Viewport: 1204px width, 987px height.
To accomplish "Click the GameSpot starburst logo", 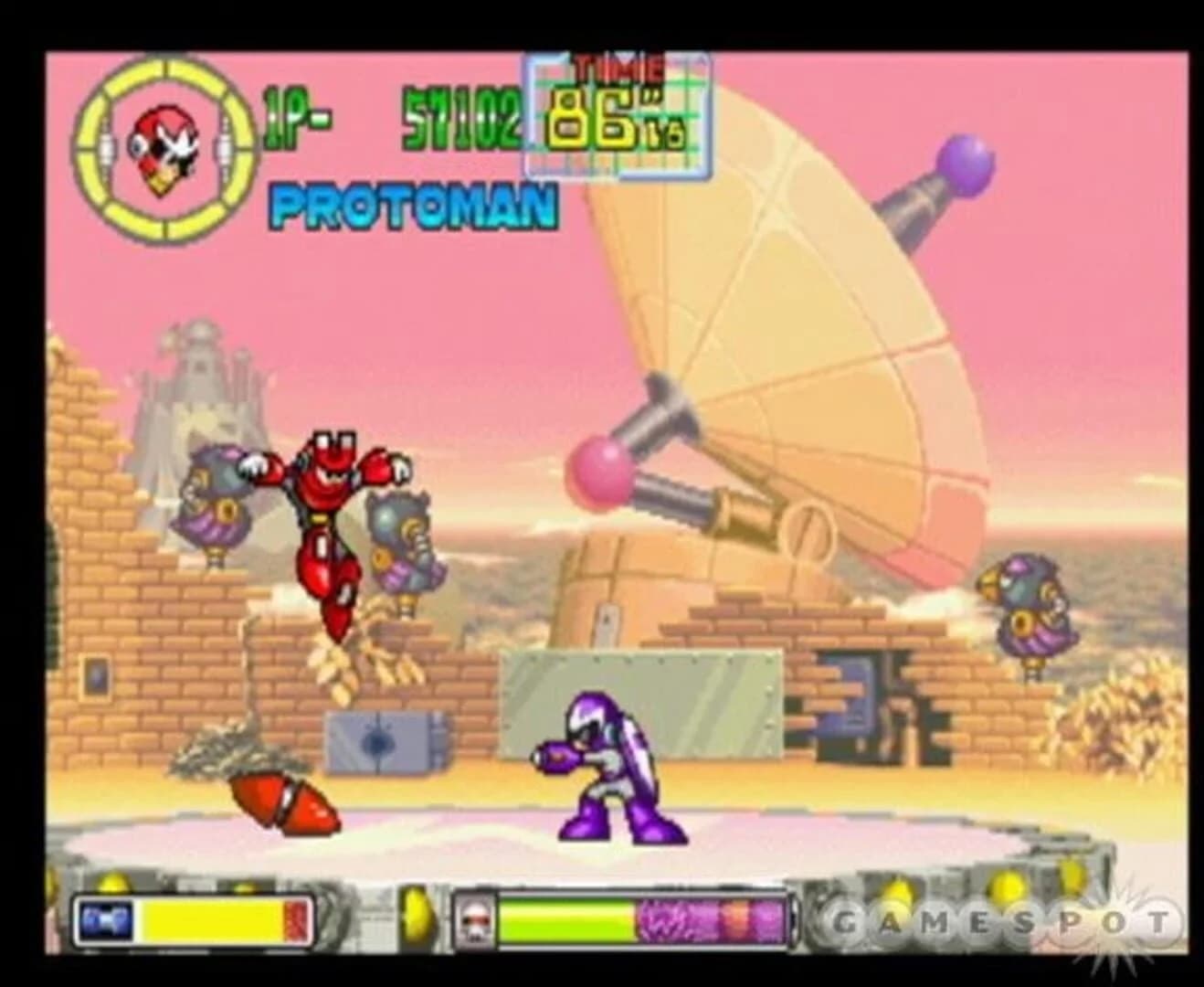I will 1114,925.
